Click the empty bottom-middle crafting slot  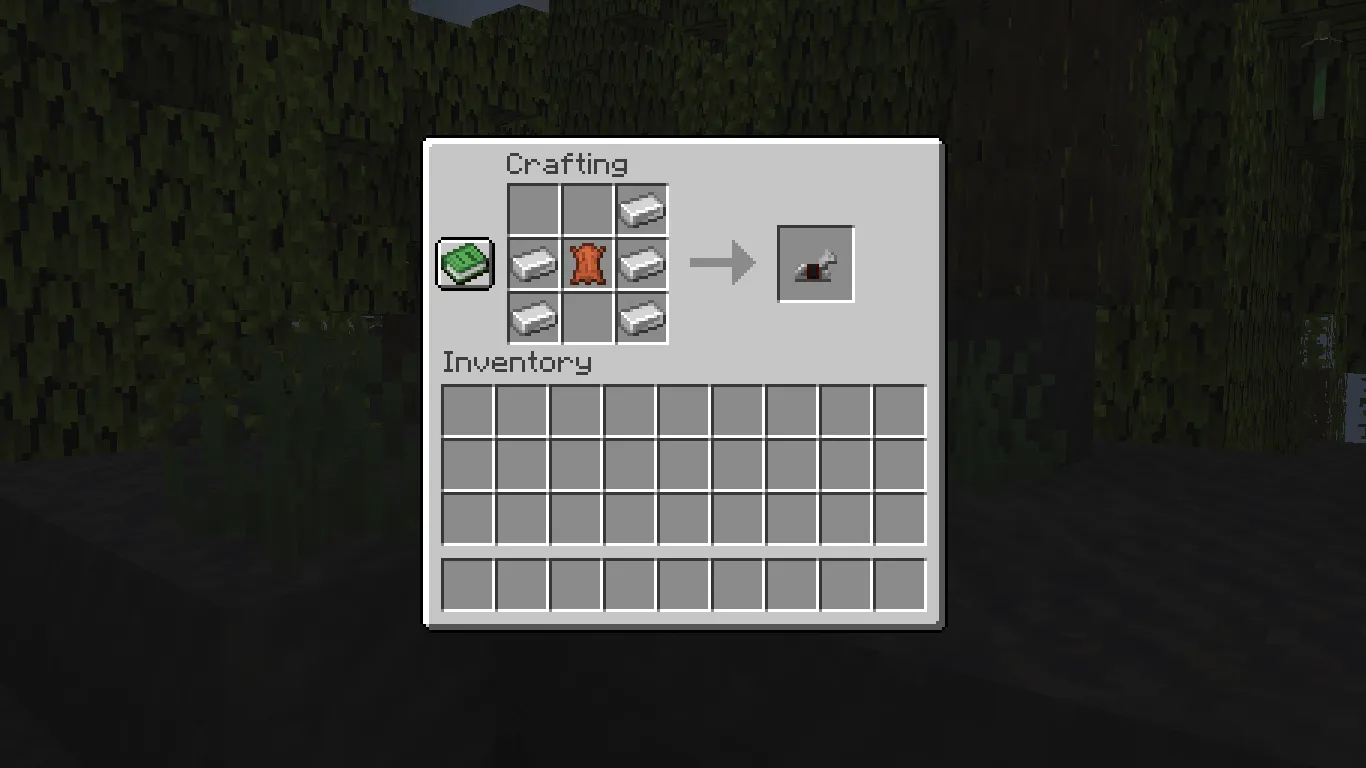coord(587,317)
